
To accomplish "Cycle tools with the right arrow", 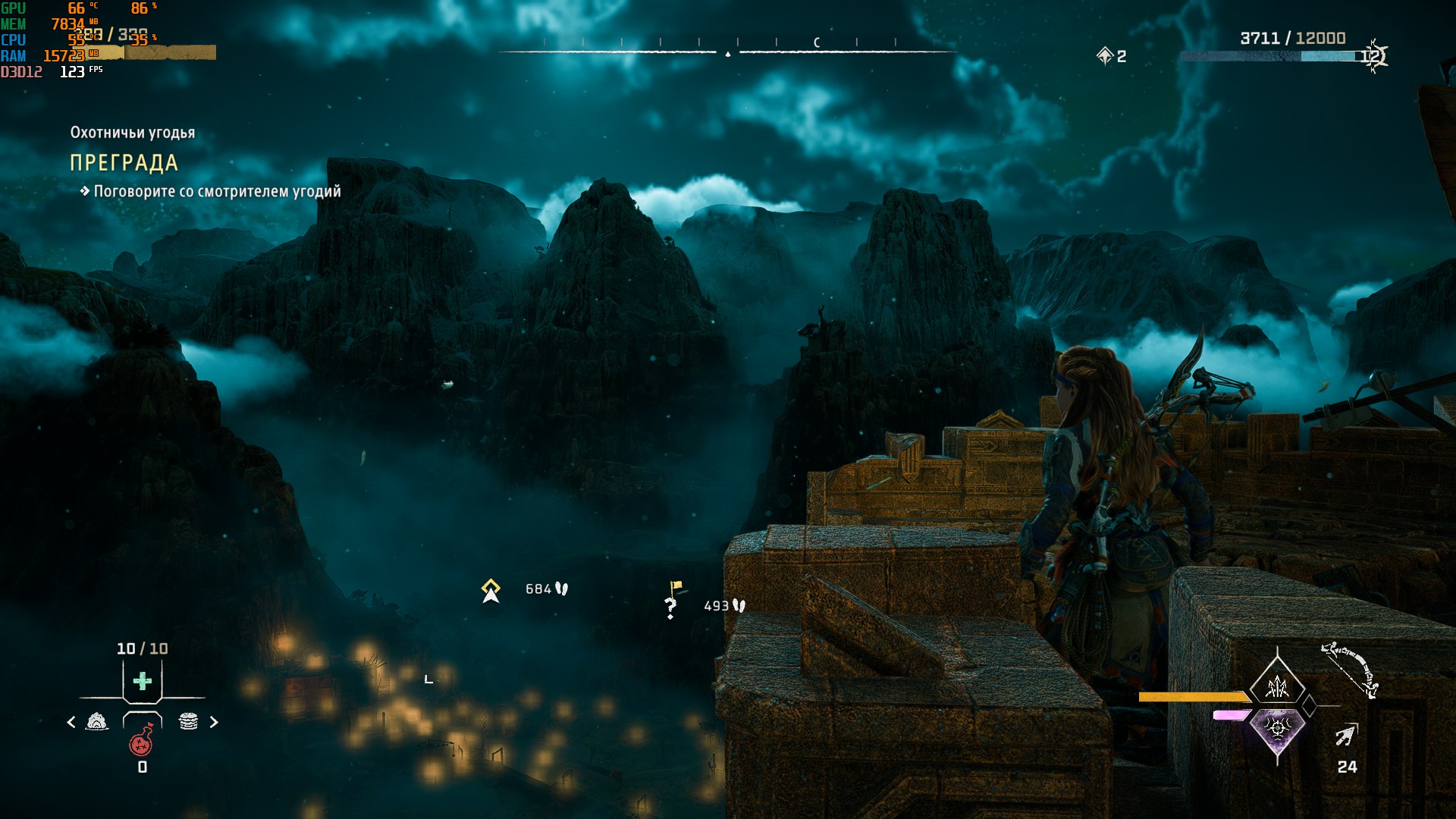I will point(214,722).
